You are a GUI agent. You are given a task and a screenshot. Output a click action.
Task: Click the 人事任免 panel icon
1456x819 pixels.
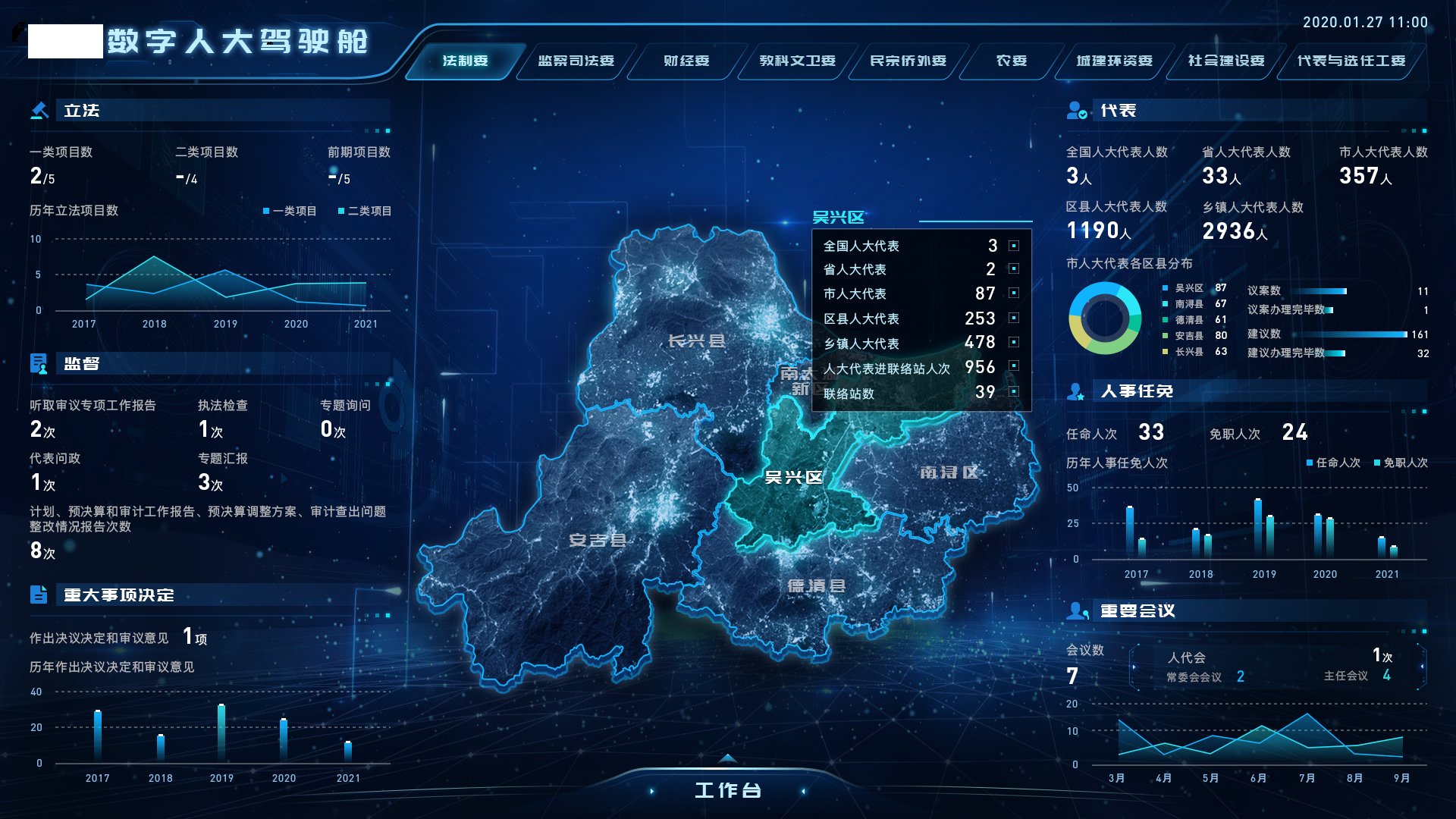coord(1077,391)
